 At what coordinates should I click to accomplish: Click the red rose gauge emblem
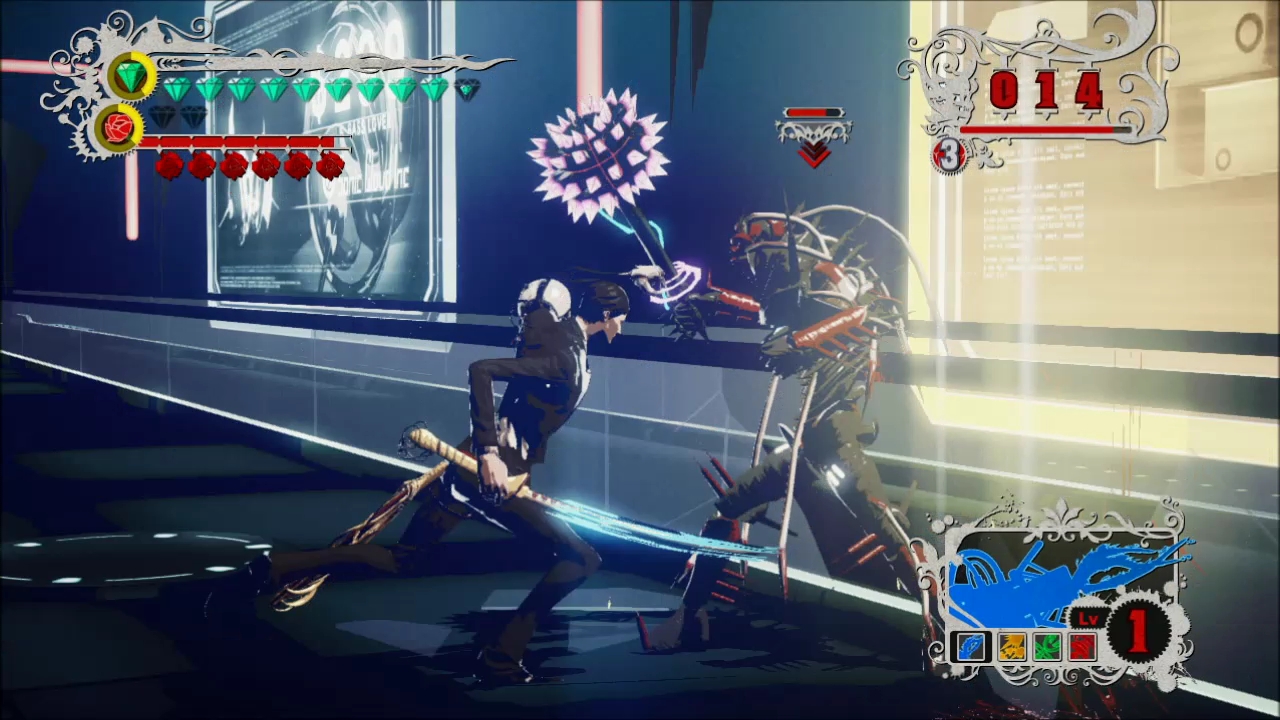point(118,128)
